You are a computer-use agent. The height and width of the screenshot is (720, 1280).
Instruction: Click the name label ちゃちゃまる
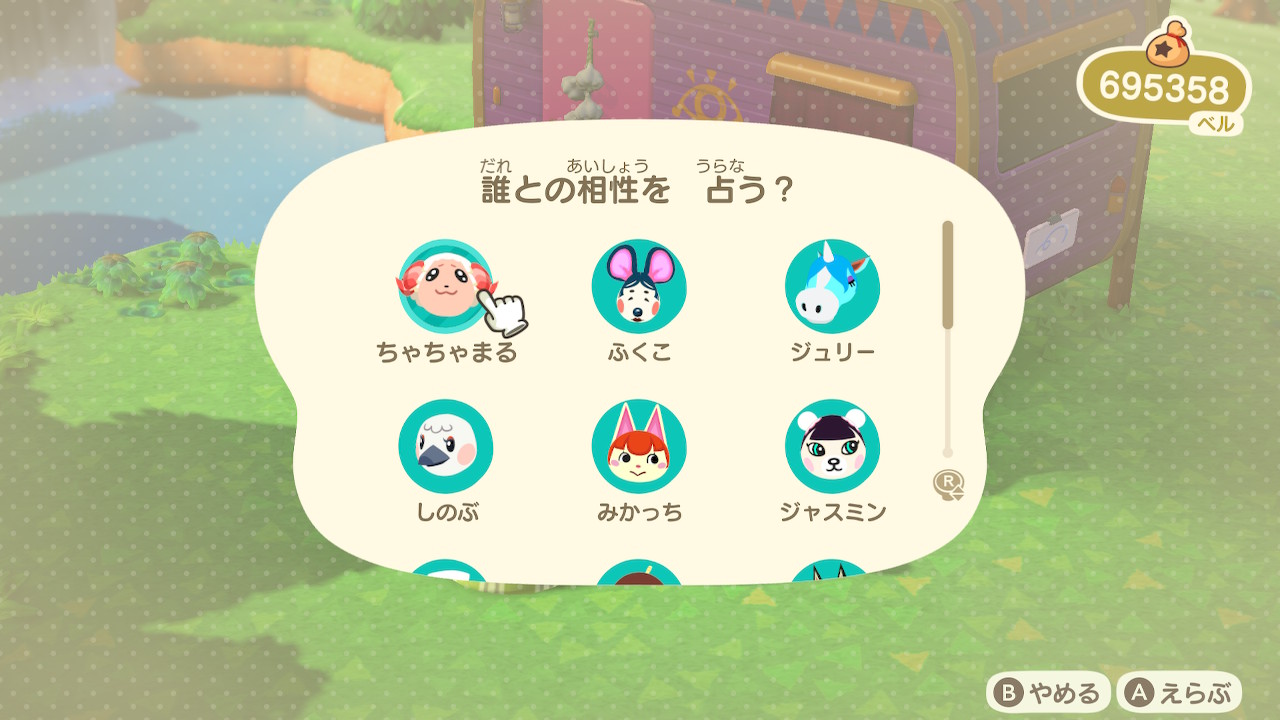pyautogui.click(x=448, y=351)
